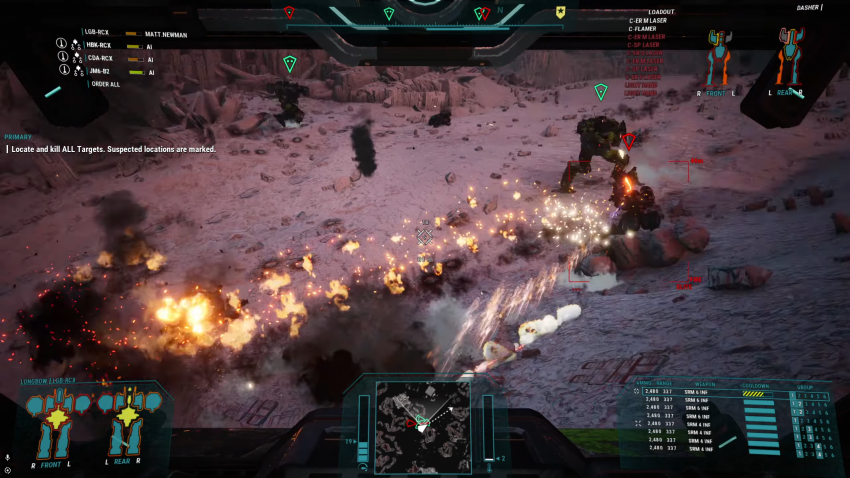Screen dimensions: 850x478
Task: Select the LGB-RCX Matt.Newman player row
Action: [120, 33]
